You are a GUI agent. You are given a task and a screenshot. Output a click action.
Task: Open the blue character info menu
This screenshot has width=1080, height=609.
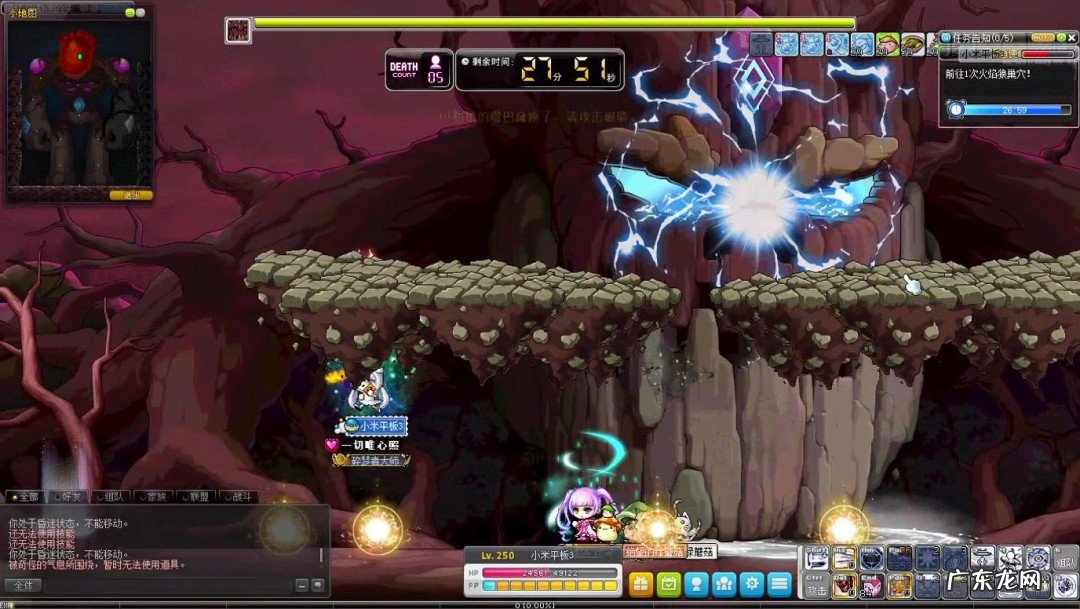click(697, 584)
